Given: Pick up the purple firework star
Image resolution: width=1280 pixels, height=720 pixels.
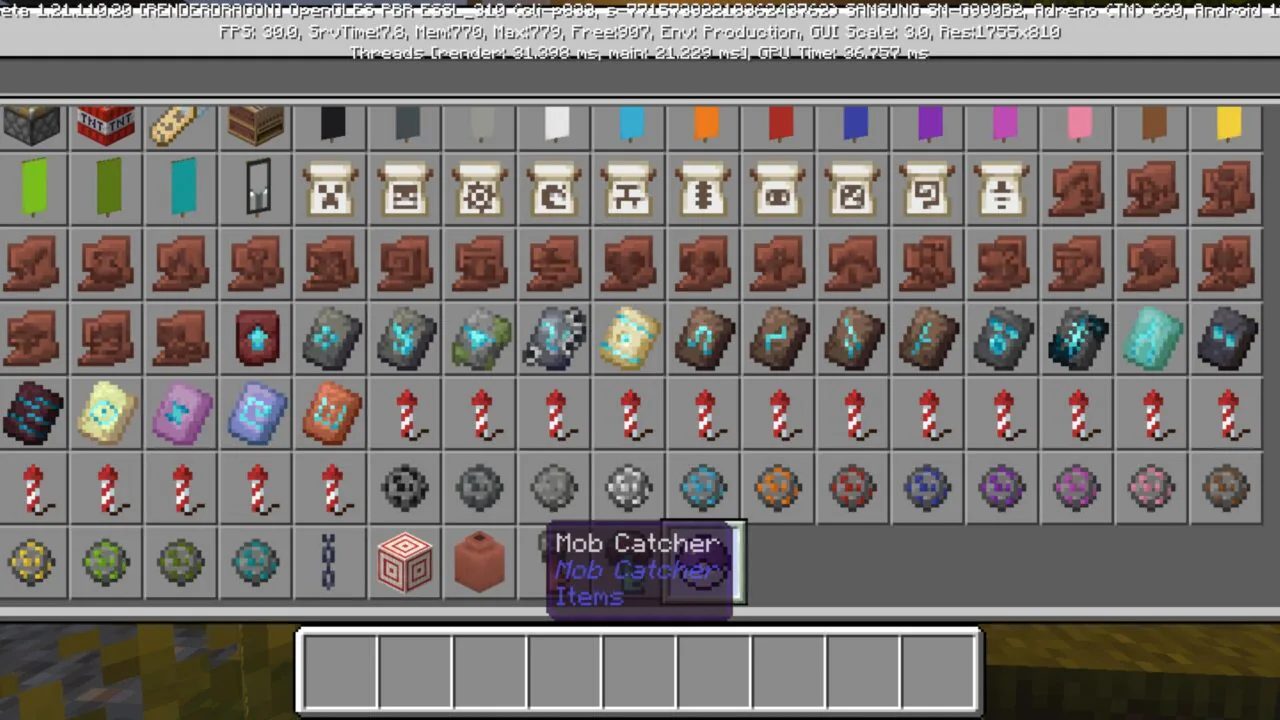Looking at the screenshot, I should pos(1003,487).
